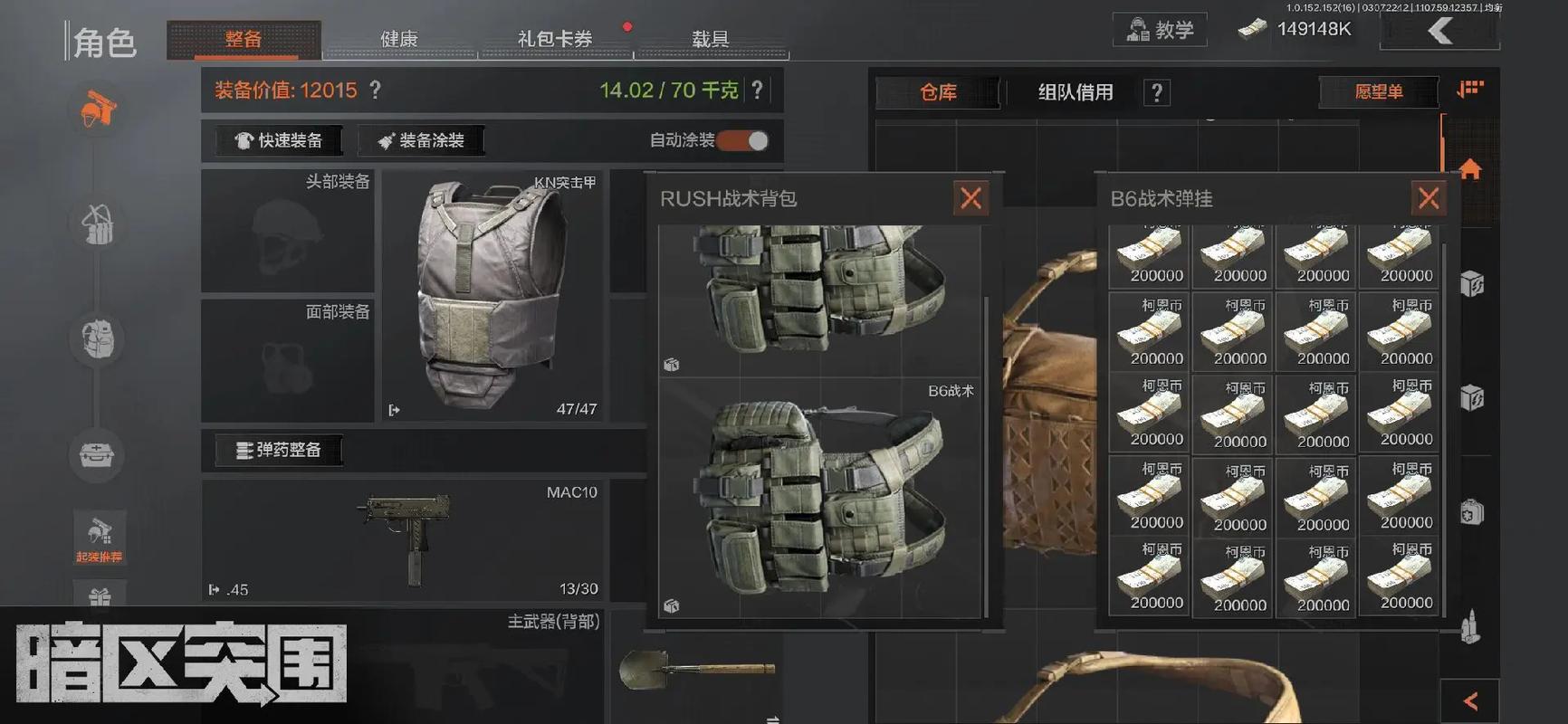Viewport: 1568px width, 724px height.
Task: Tap the 快速装备 button
Action: [279, 140]
